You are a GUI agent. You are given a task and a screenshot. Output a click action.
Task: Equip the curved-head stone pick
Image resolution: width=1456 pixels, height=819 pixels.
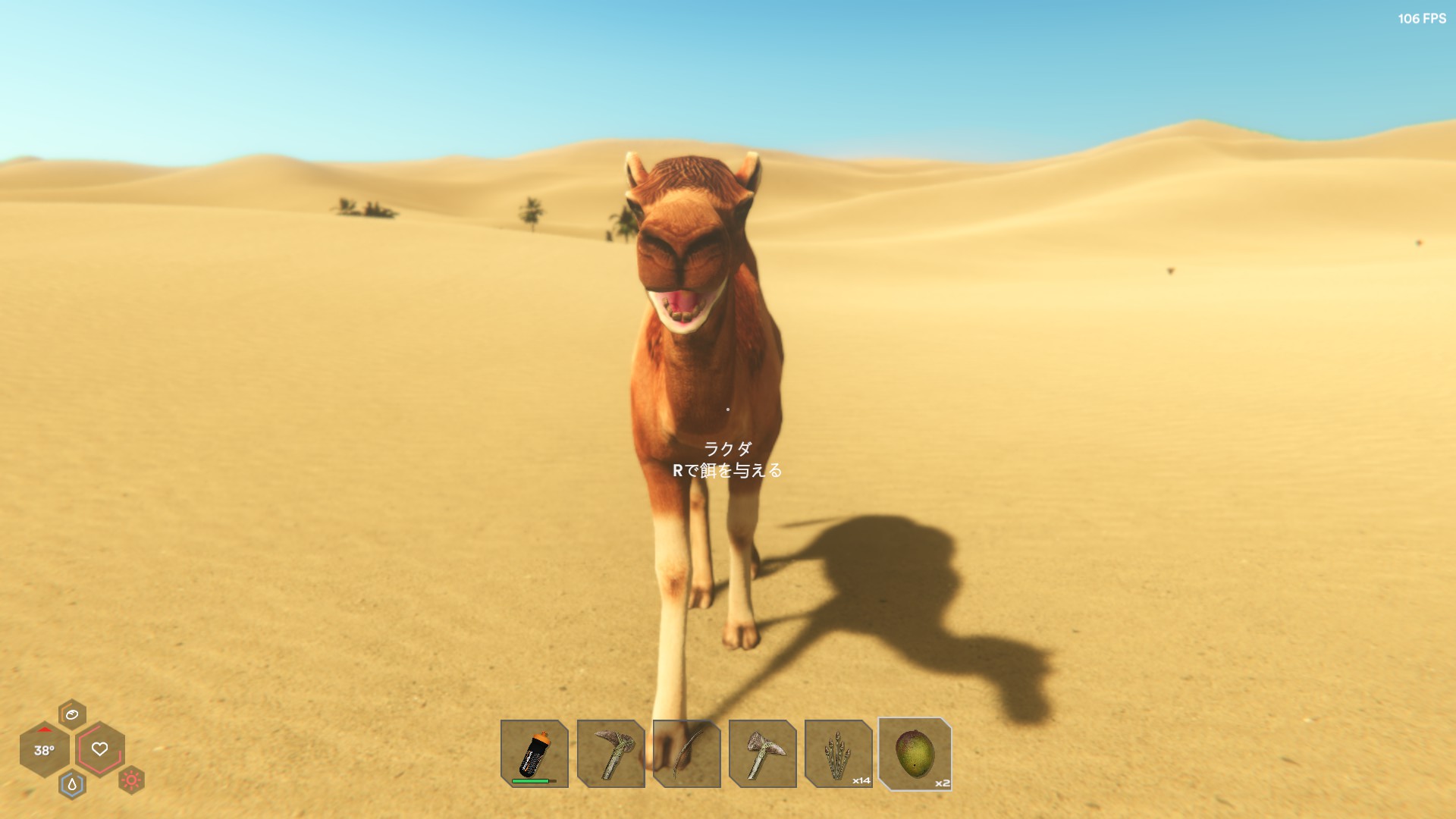[x=610, y=753]
